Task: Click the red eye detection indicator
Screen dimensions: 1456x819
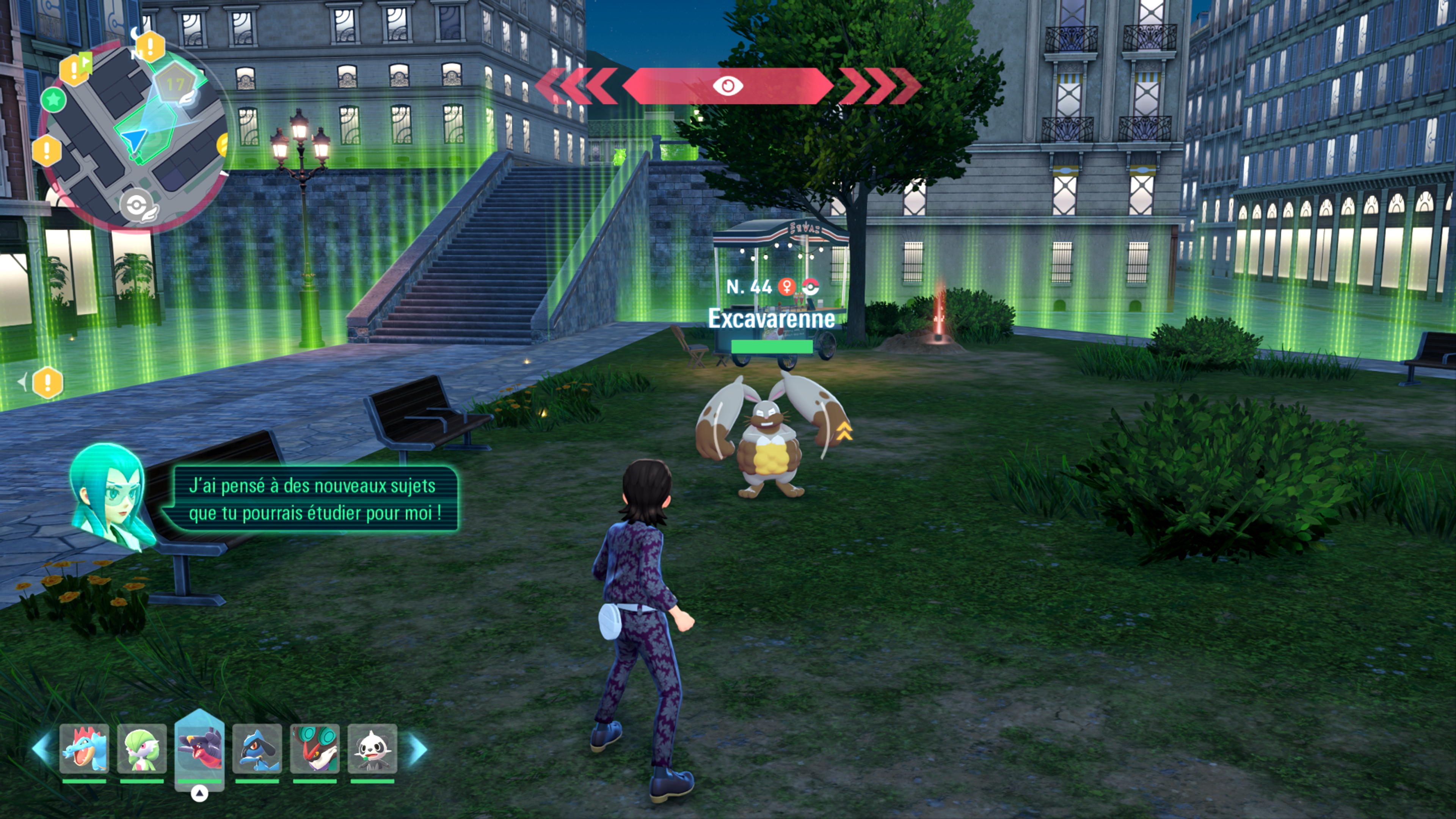Action: pyautogui.click(x=728, y=86)
